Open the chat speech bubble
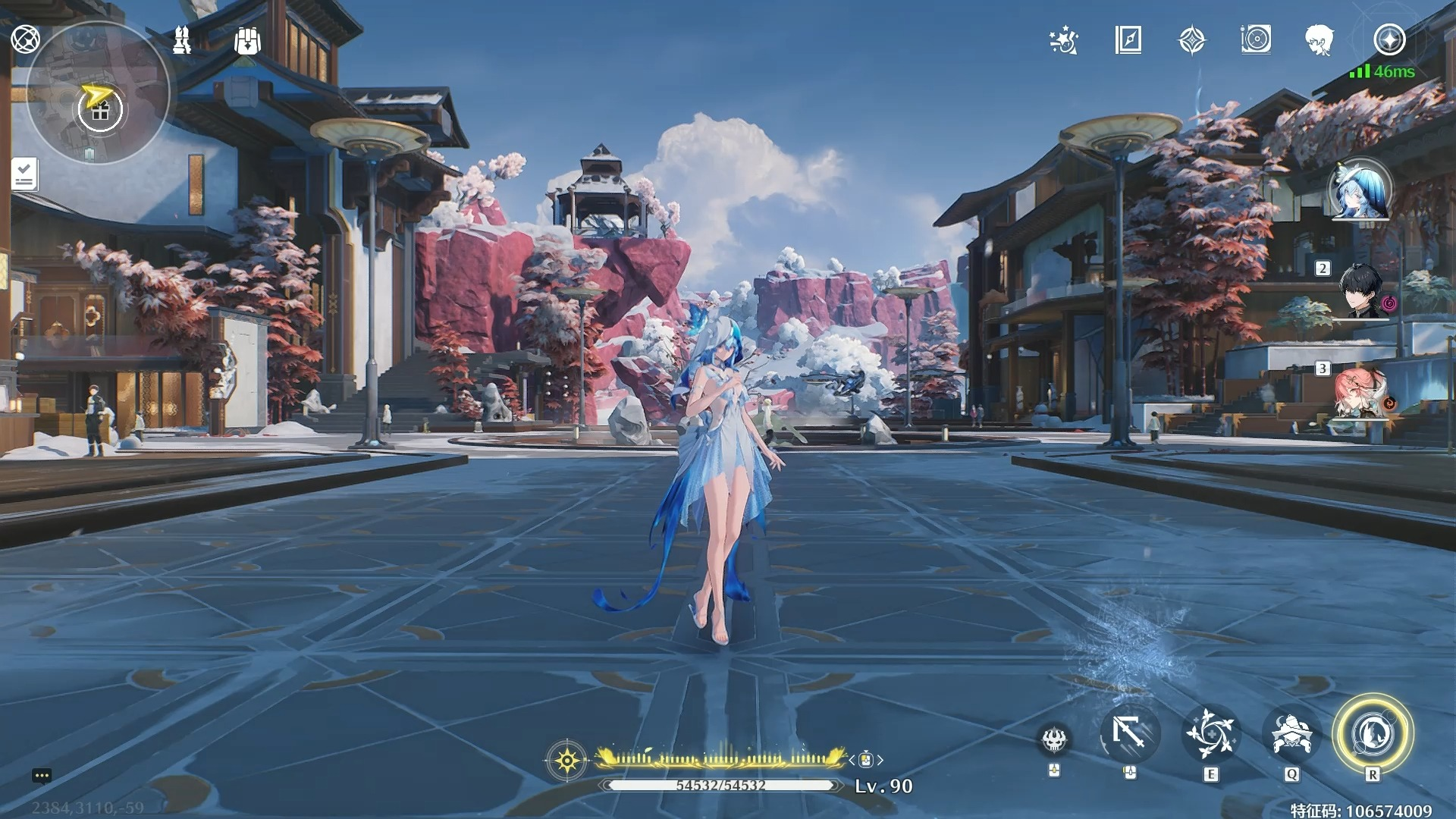Image resolution: width=1456 pixels, height=819 pixels. coord(42,776)
